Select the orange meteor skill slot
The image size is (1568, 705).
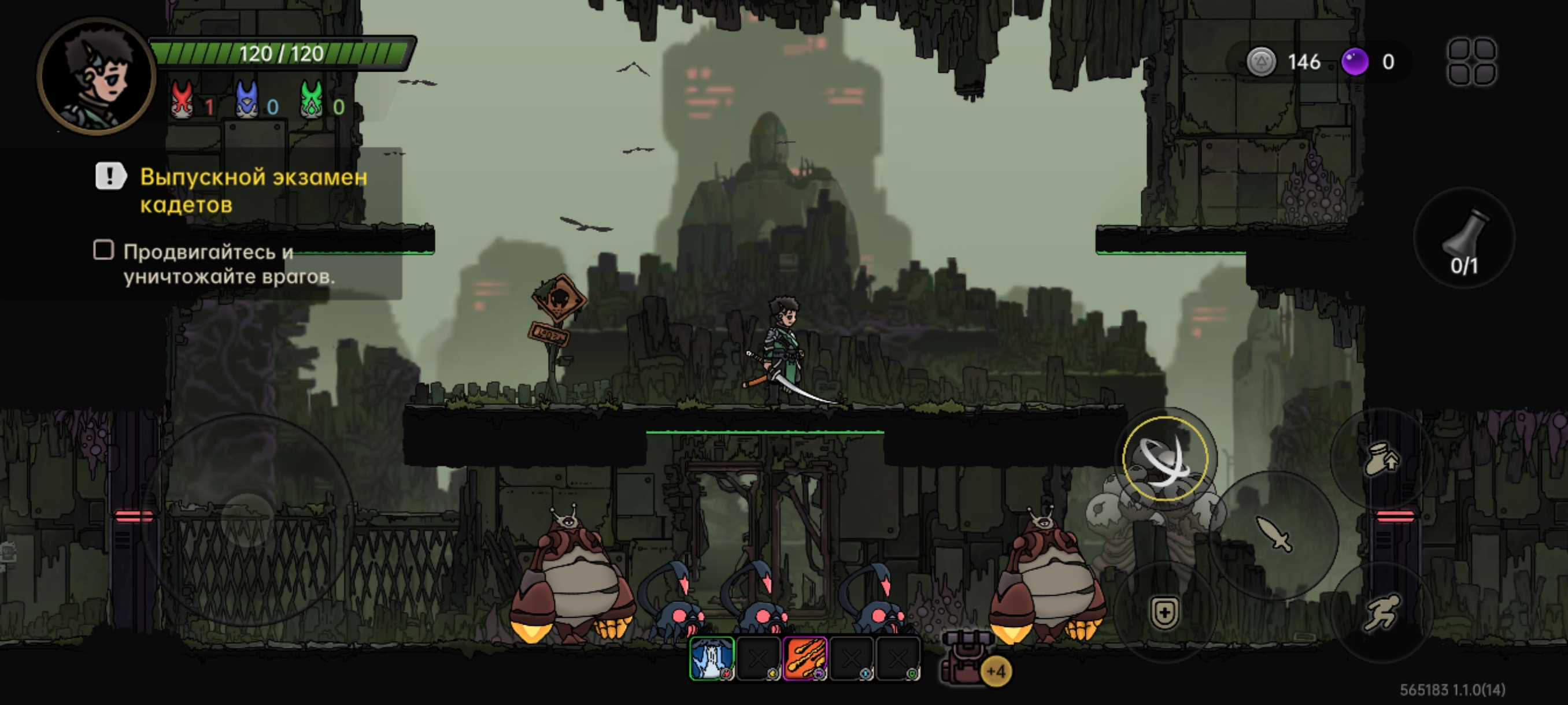pos(805,658)
